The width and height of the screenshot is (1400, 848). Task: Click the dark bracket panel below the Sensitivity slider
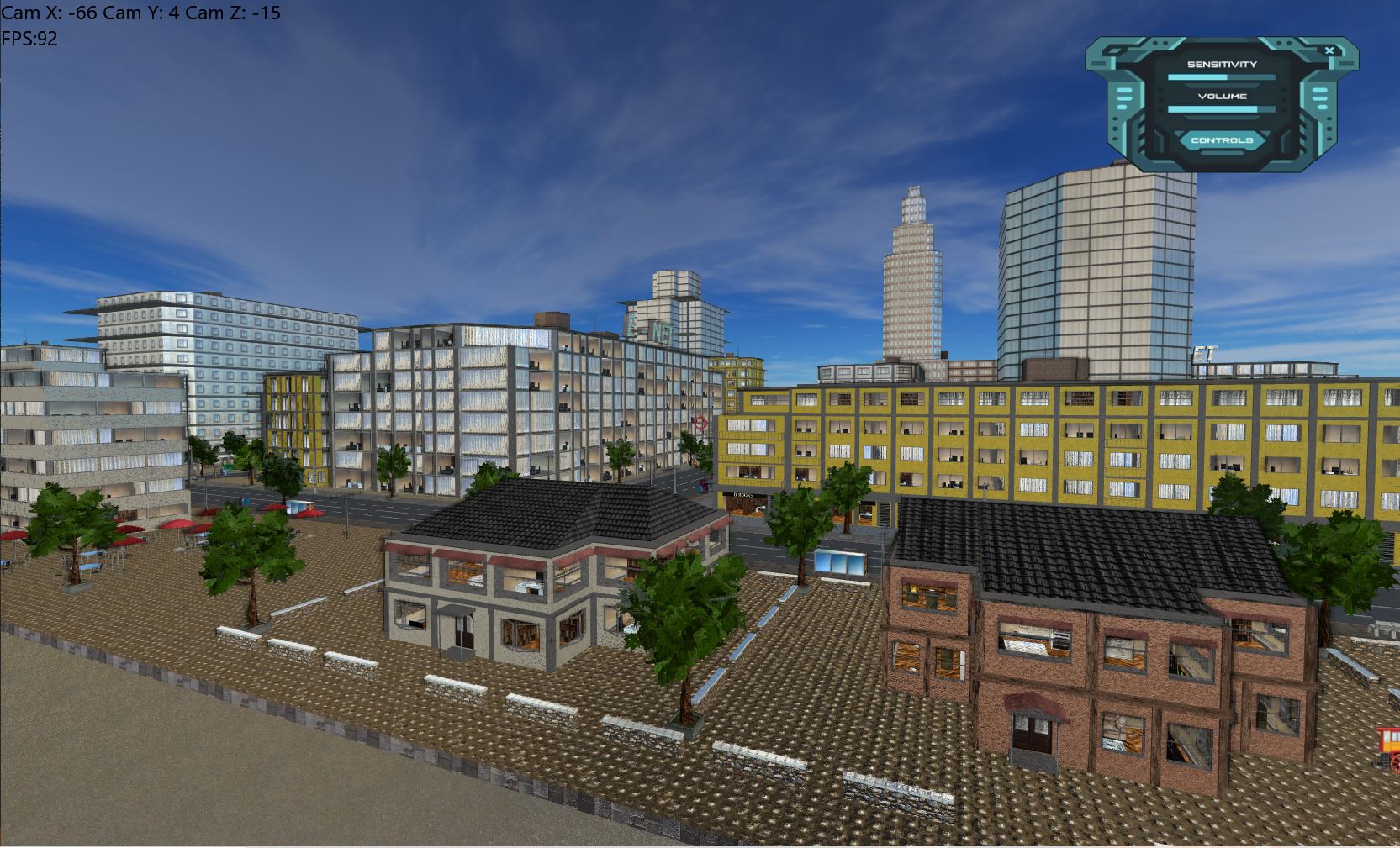point(1221,85)
